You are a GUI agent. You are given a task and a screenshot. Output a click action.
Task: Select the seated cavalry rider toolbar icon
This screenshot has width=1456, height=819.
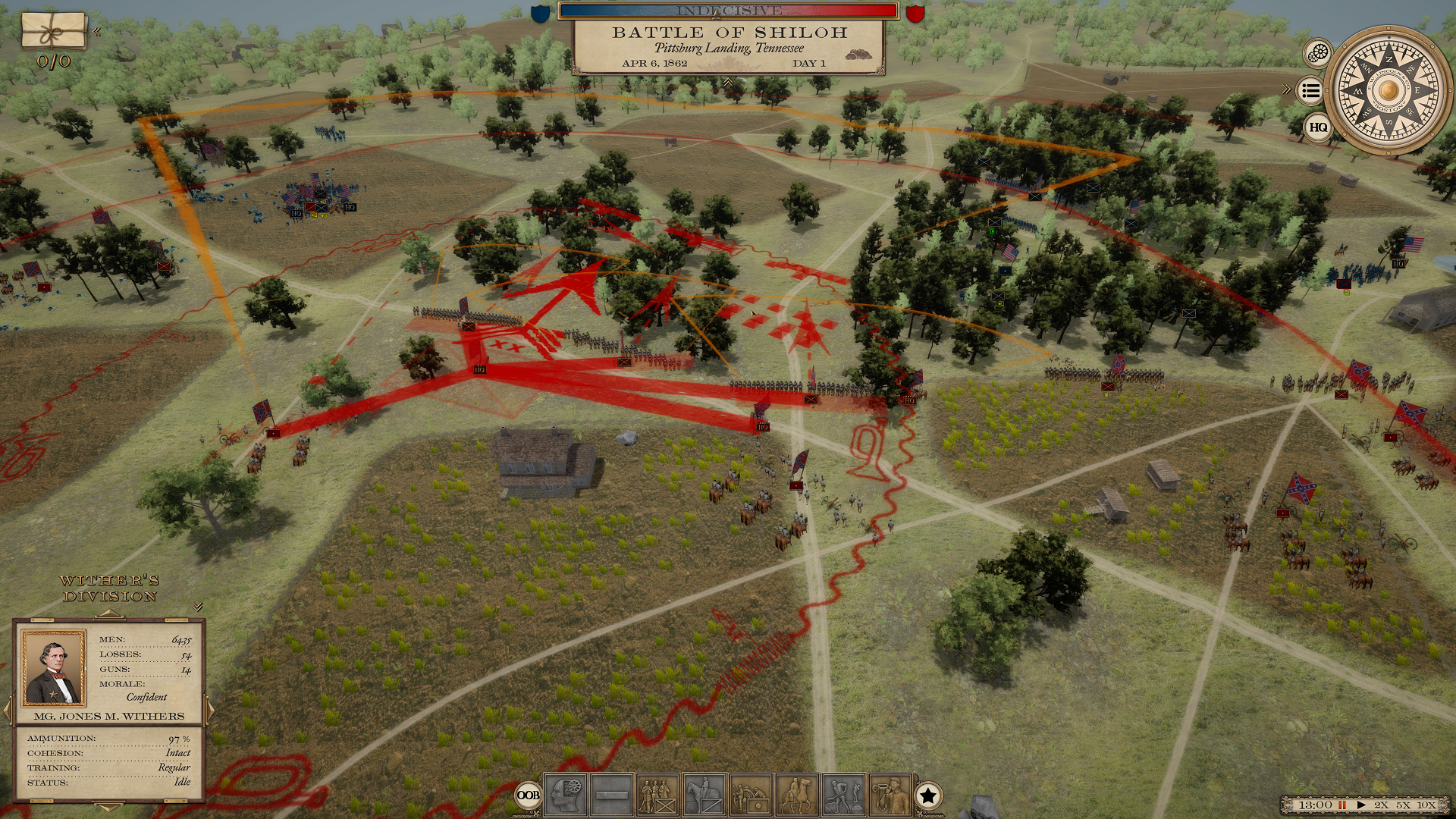pyautogui.click(x=704, y=795)
